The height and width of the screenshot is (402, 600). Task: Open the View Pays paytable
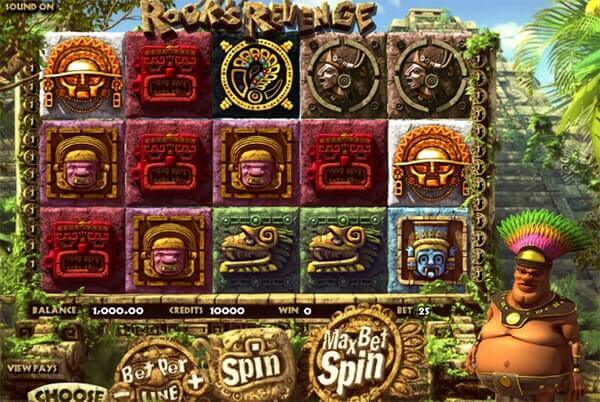tap(33, 367)
